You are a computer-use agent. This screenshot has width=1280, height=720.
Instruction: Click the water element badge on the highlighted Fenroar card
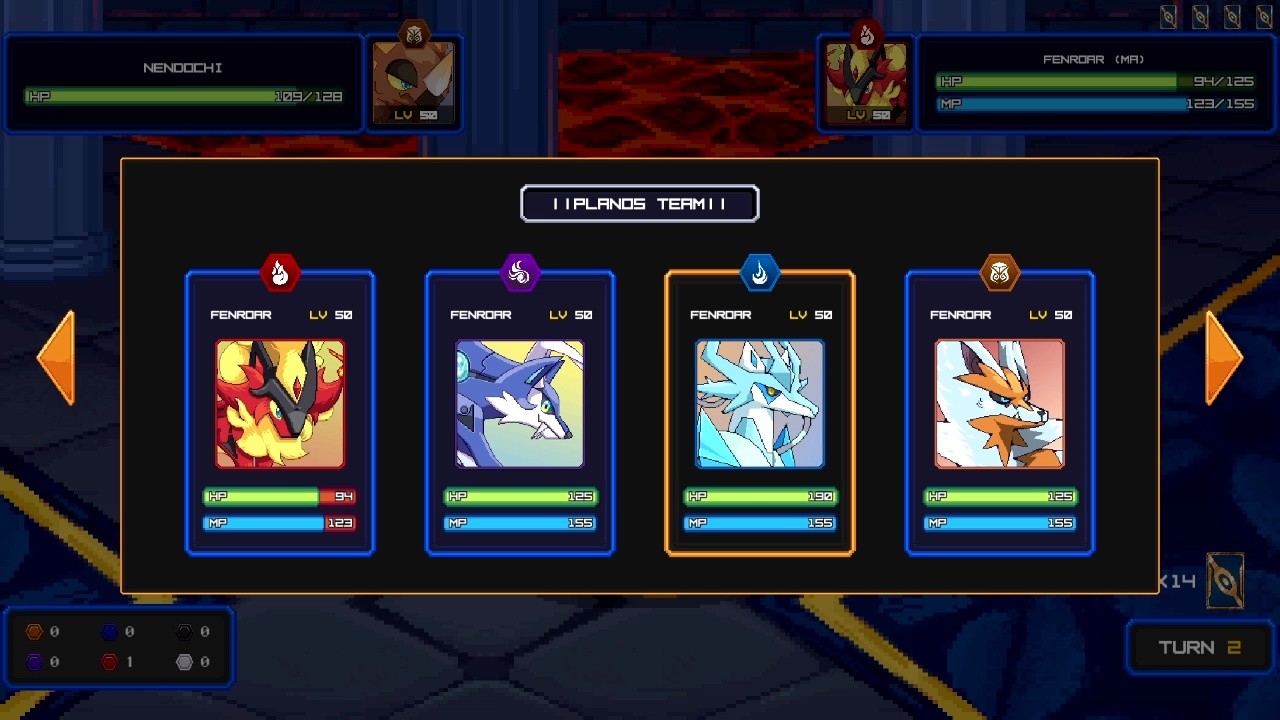(760, 274)
